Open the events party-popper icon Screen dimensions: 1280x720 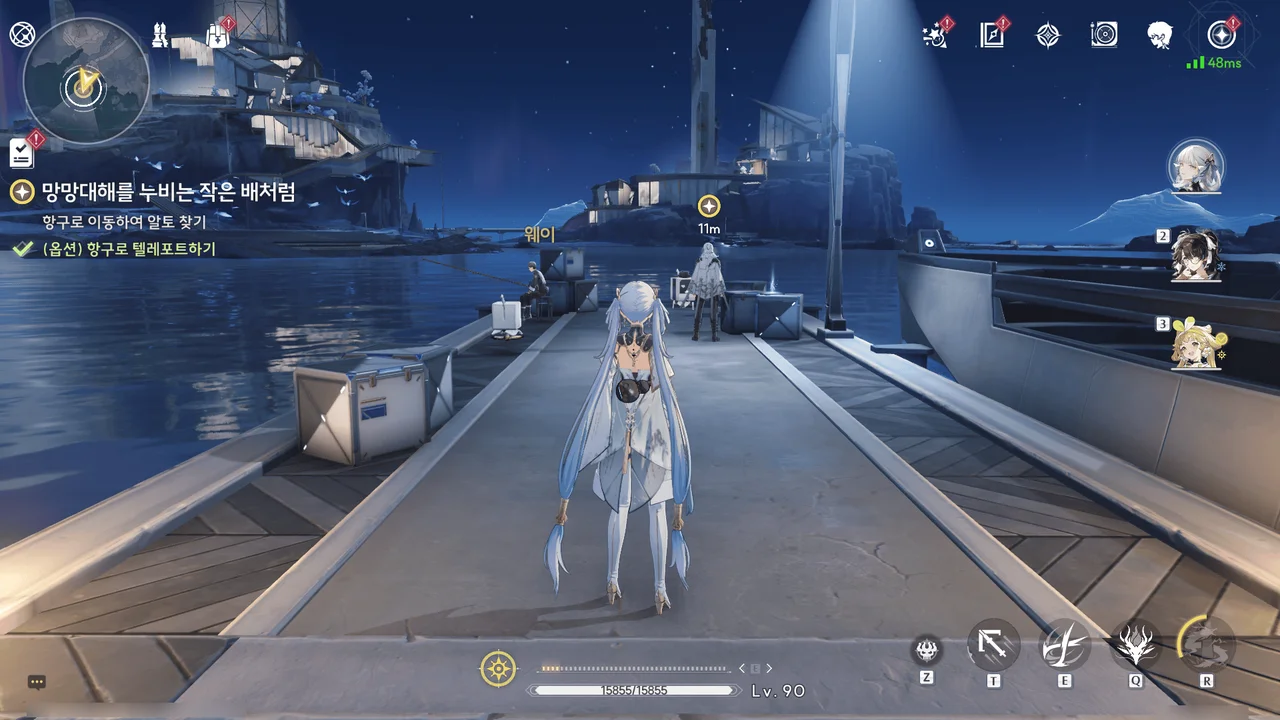coord(935,36)
